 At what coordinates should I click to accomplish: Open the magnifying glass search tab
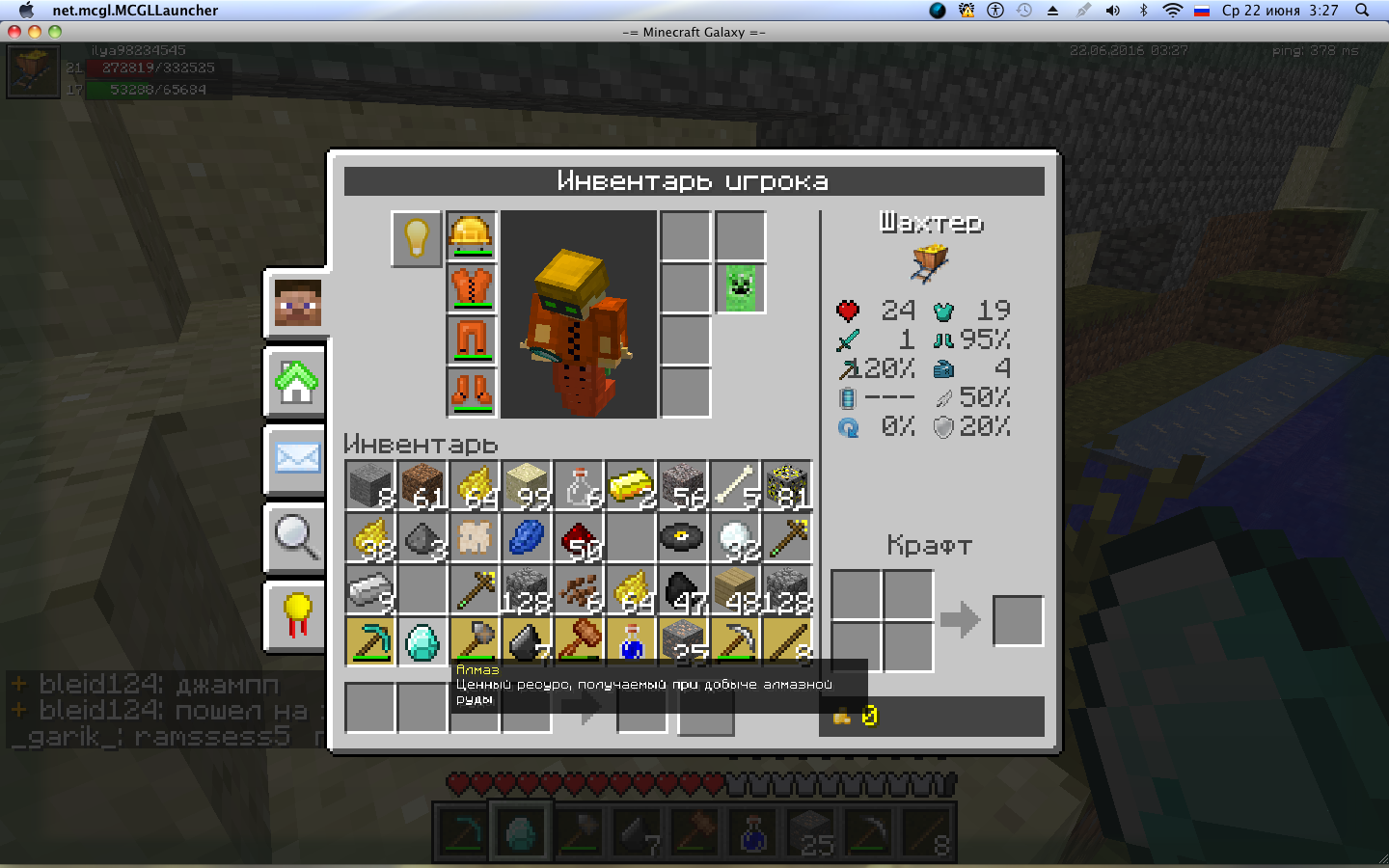(297, 536)
